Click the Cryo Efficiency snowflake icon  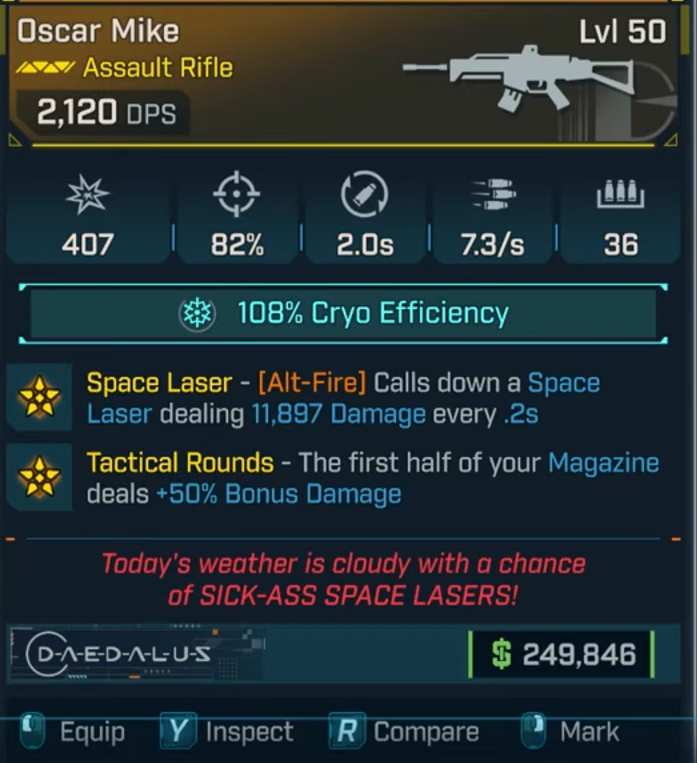(195, 314)
